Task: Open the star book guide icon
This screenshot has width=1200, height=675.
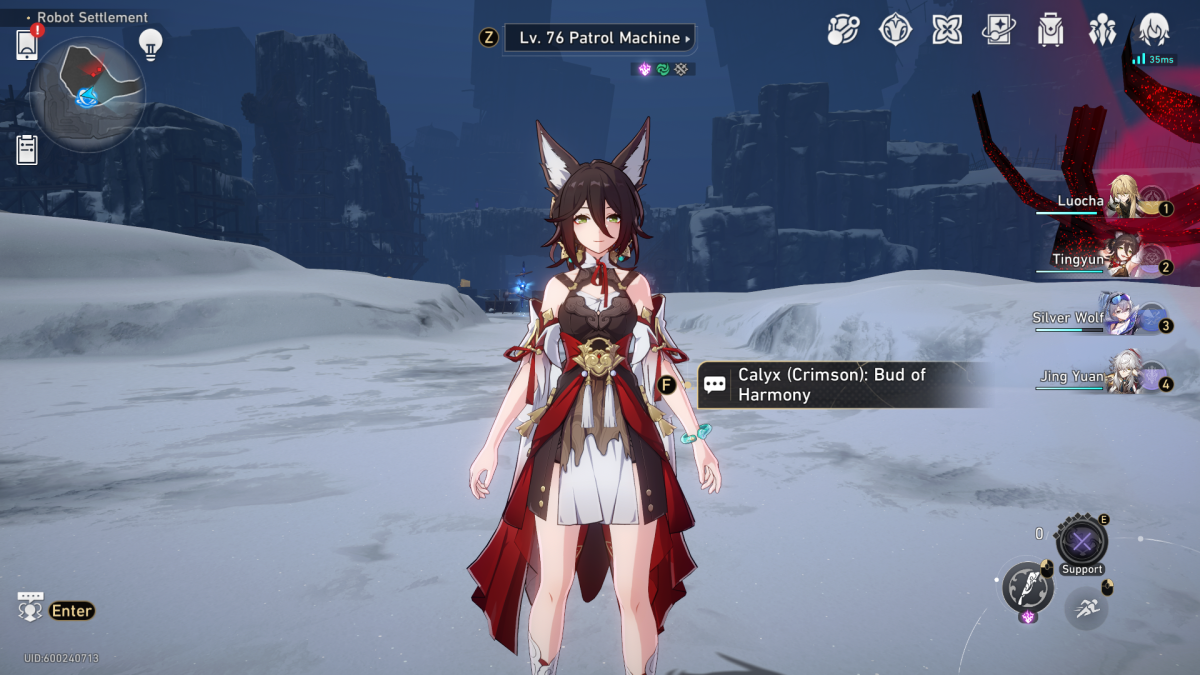Action: (999, 30)
